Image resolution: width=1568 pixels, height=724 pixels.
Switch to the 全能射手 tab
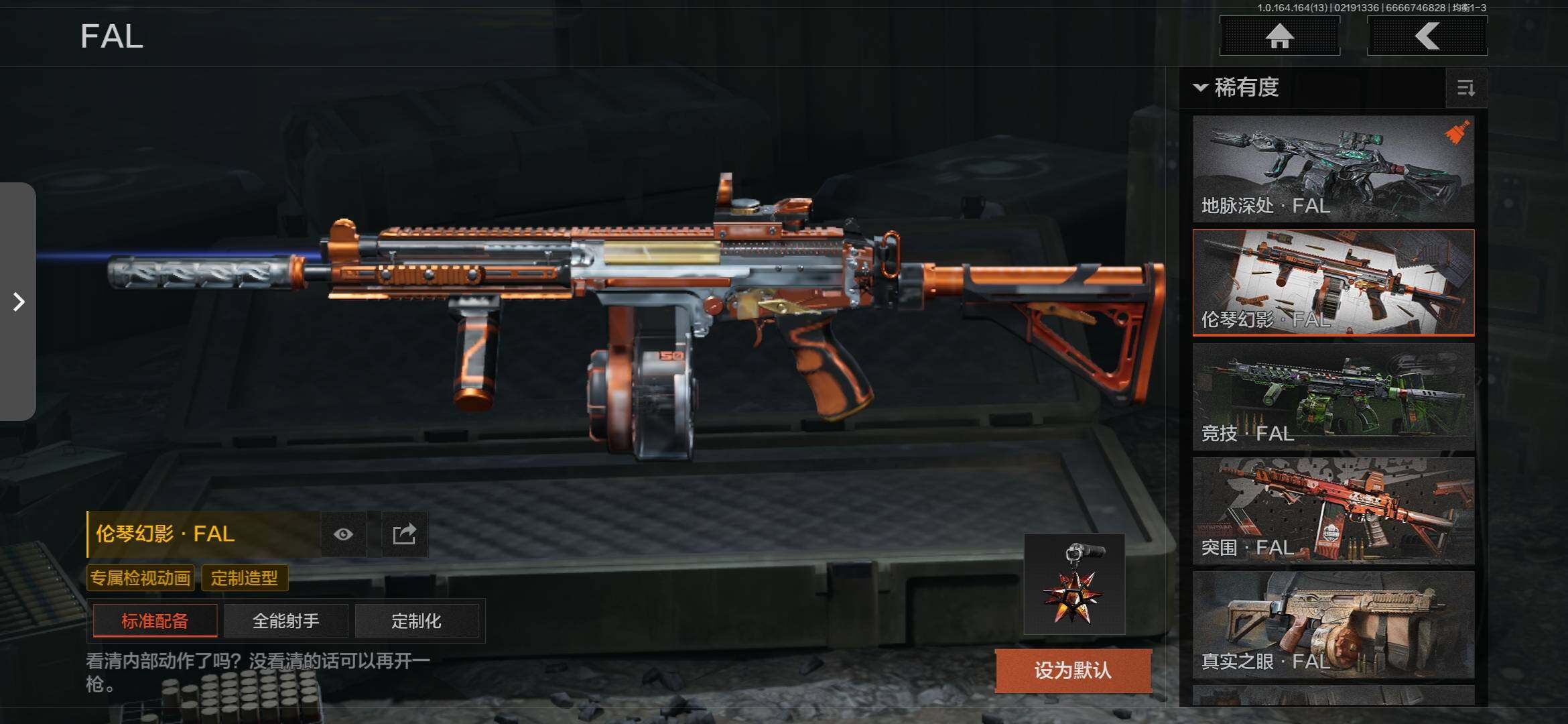tap(286, 621)
